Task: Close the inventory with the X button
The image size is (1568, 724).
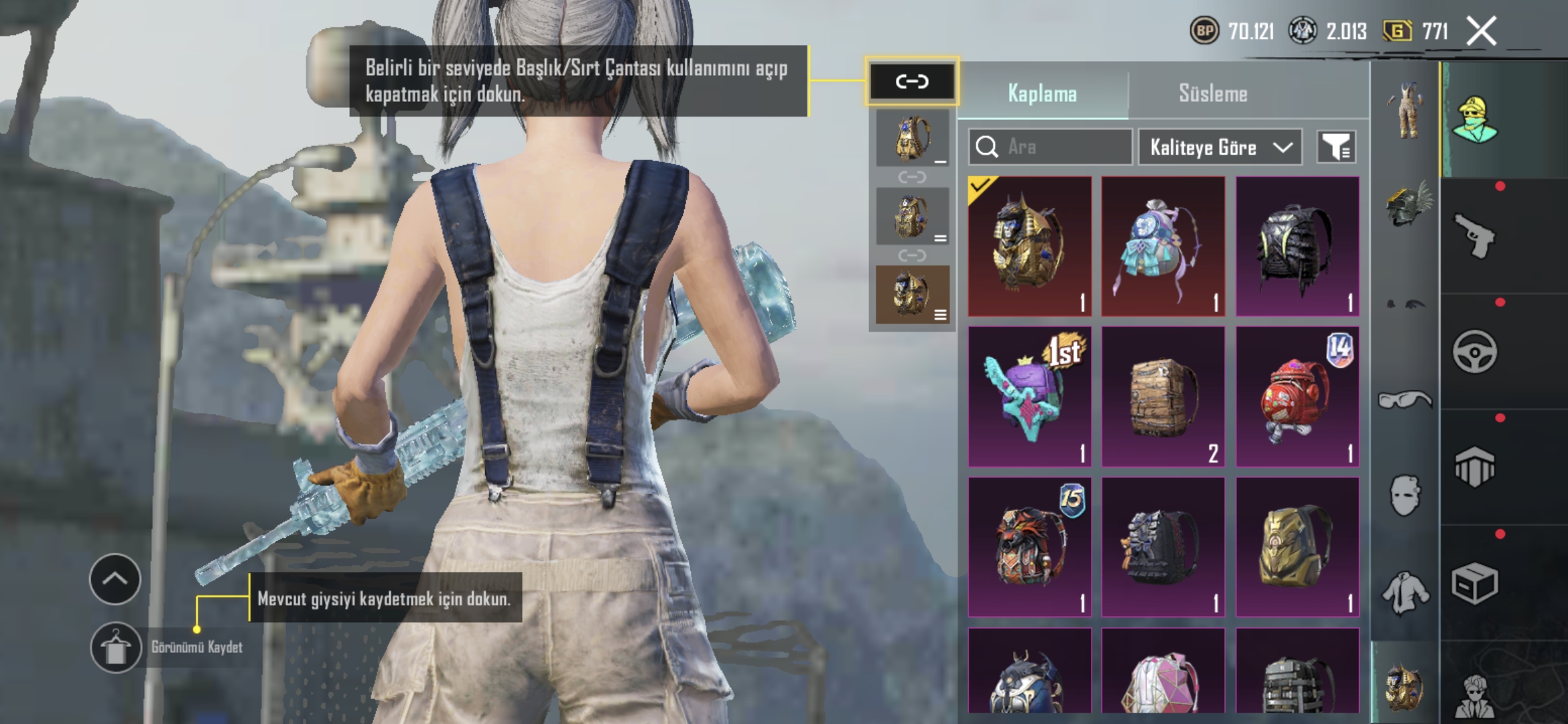Action: (x=1481, y=32)
